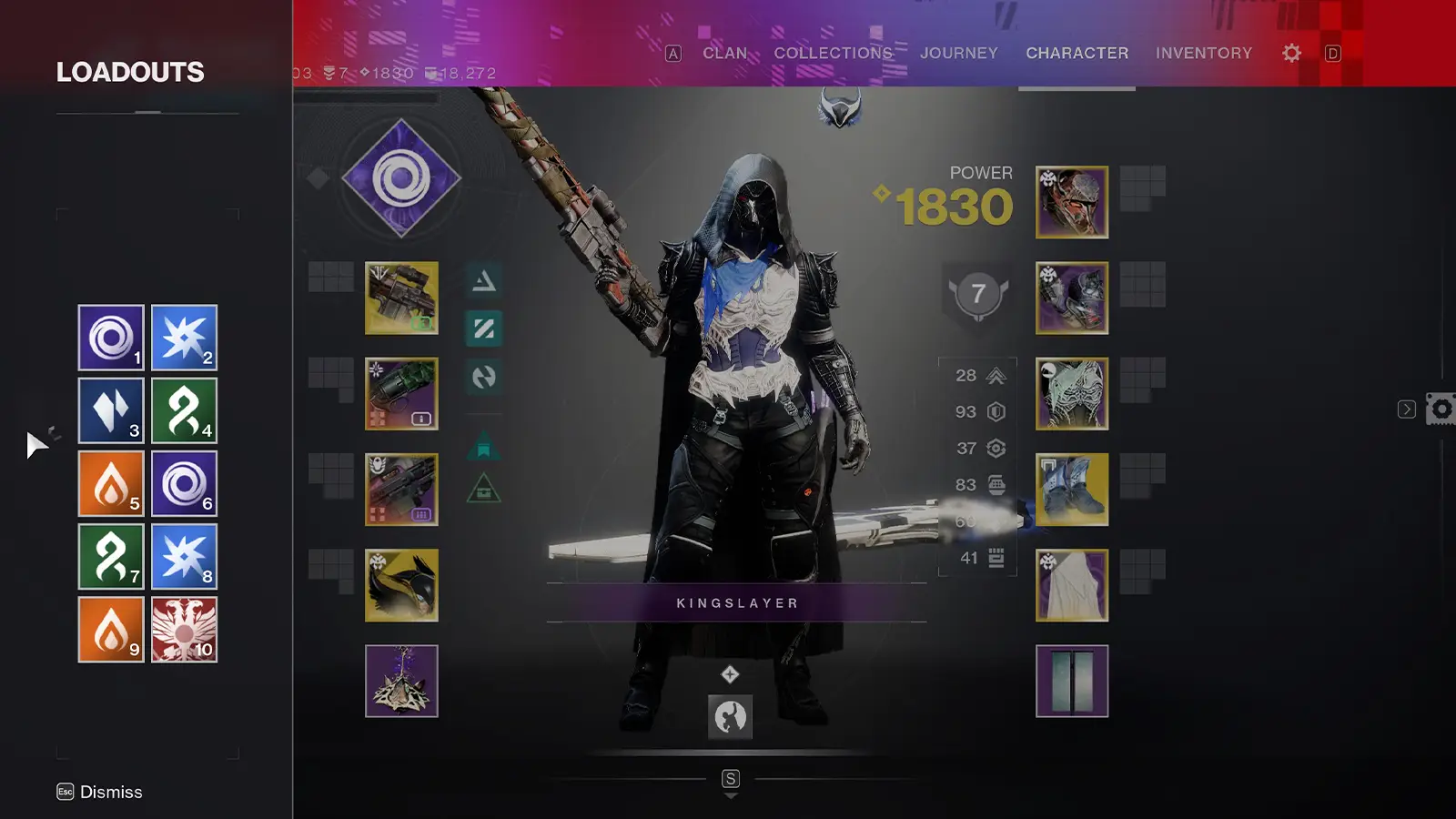Click the equipped helmet slot
This screenshot has width=1456, height=819.
point(1072,202)
